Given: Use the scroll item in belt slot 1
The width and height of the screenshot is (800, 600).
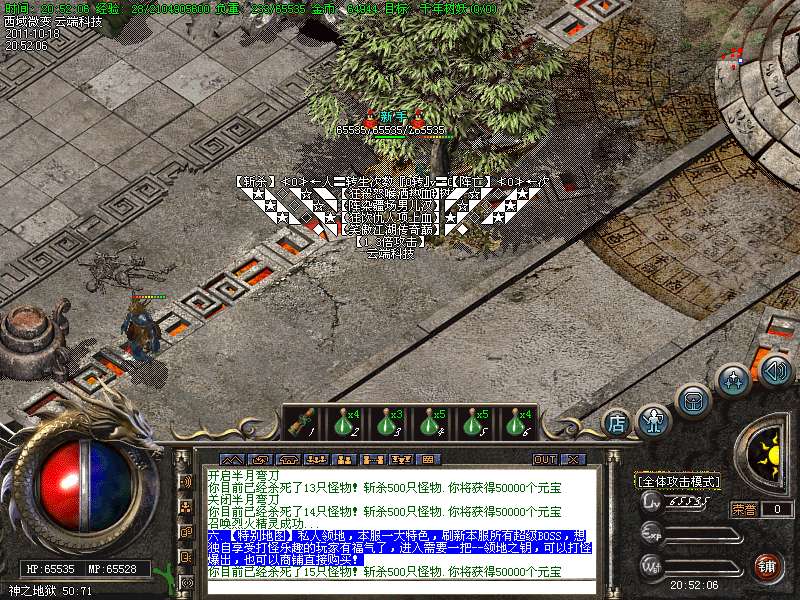Looking at the screenshot, I should point(299,423).
